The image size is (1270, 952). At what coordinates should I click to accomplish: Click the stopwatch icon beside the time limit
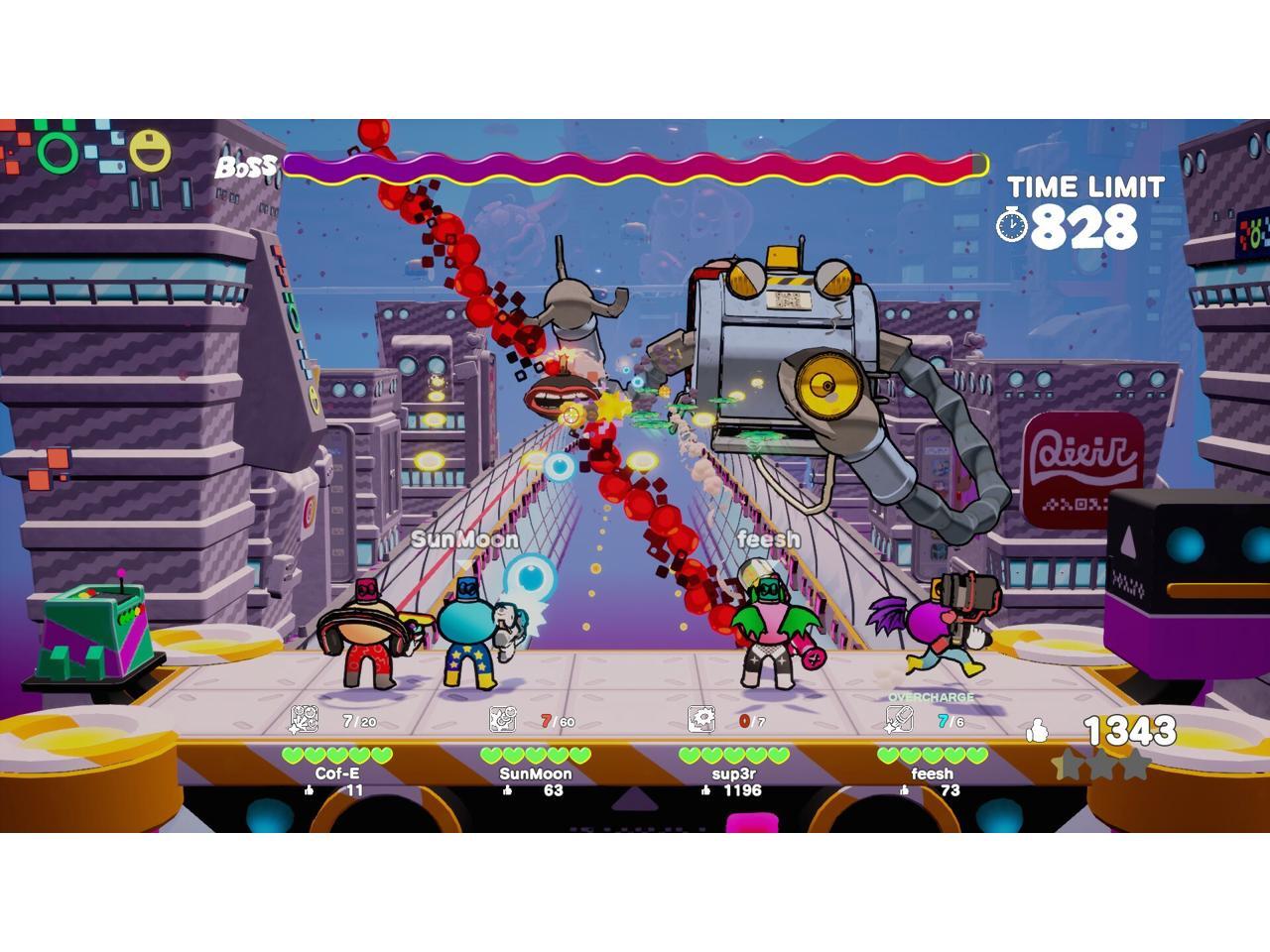coord(1012,225)
